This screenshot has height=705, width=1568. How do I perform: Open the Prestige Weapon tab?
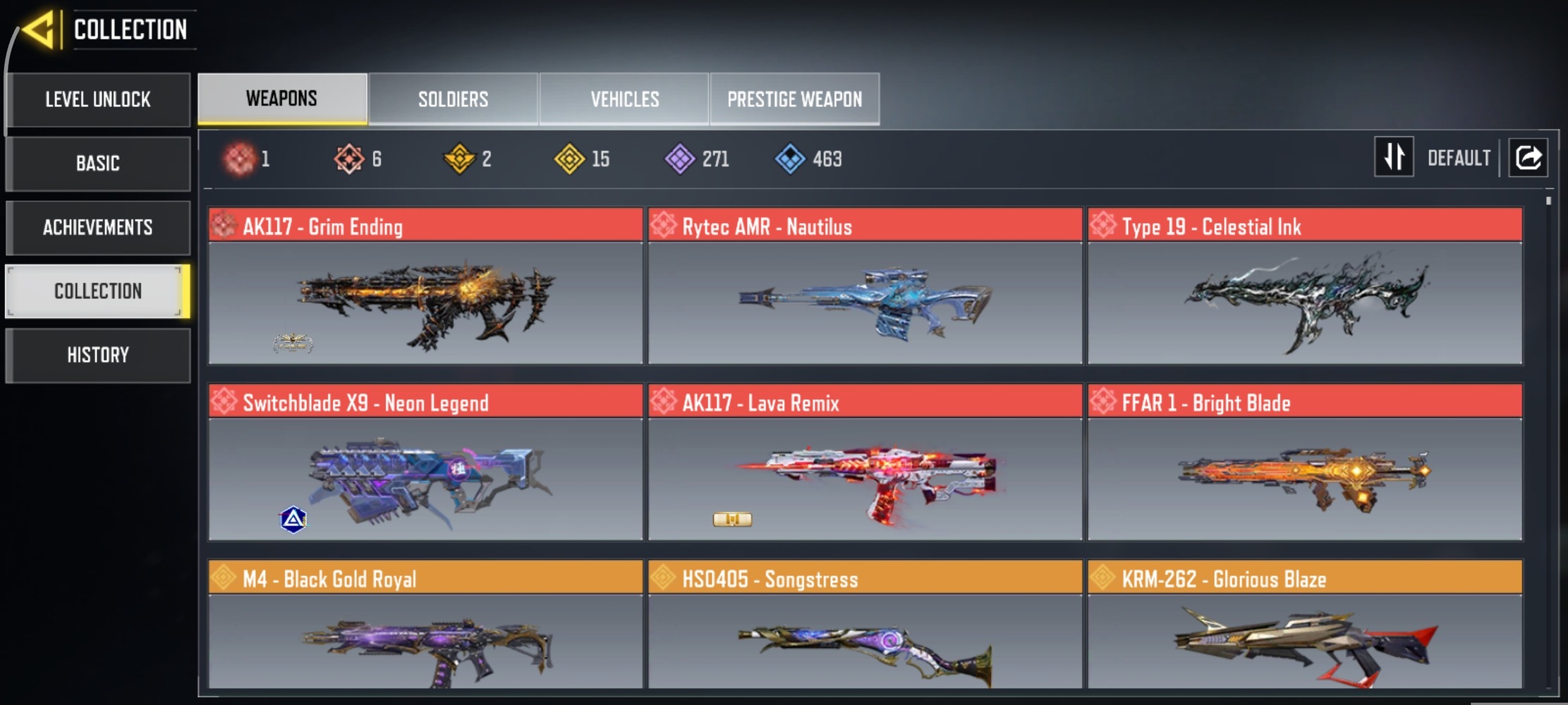click(794, 99)
